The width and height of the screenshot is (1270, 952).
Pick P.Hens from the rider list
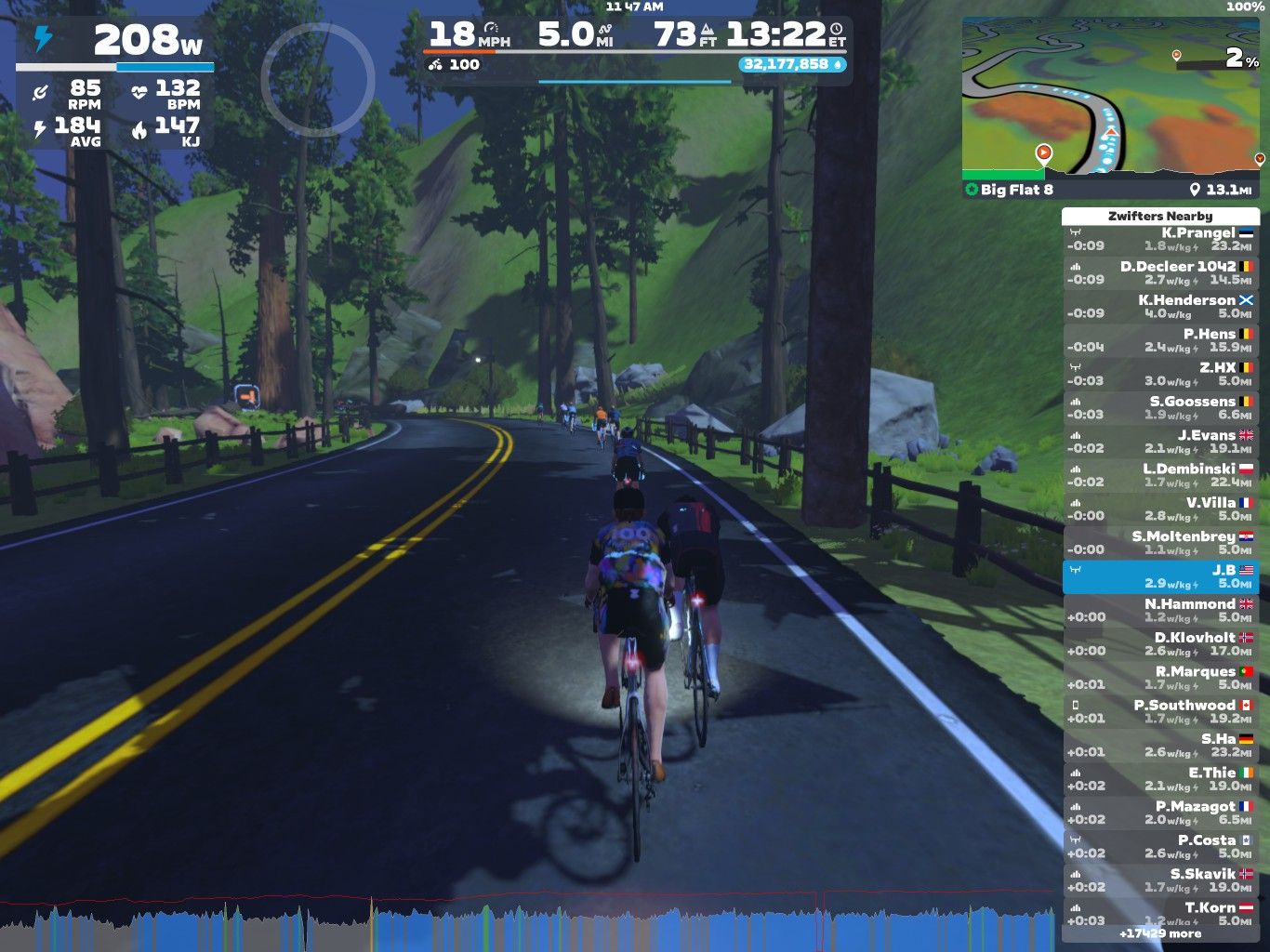pos(1160,340)
